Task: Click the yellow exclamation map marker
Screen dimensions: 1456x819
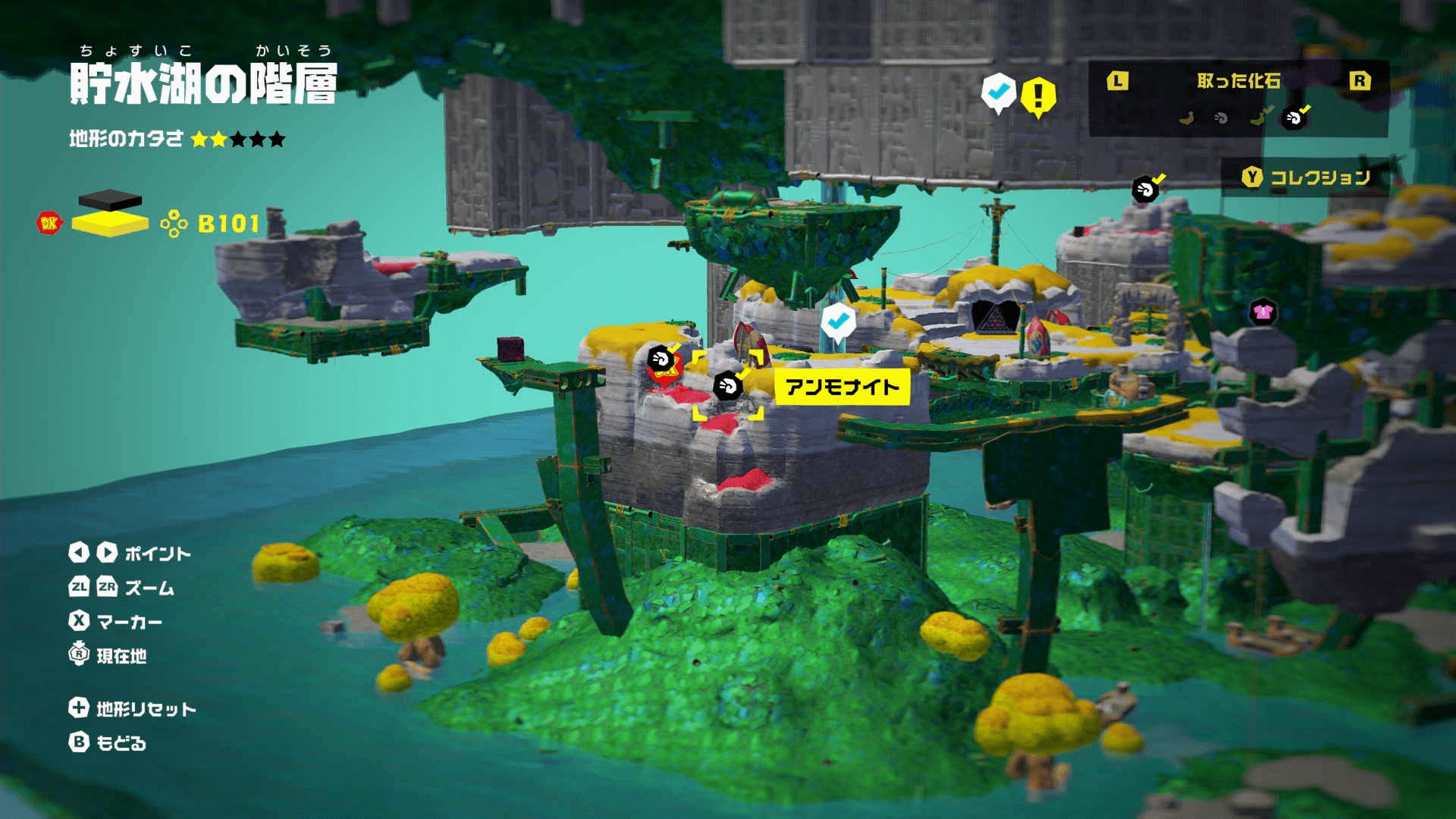Action: [1038, 96]
